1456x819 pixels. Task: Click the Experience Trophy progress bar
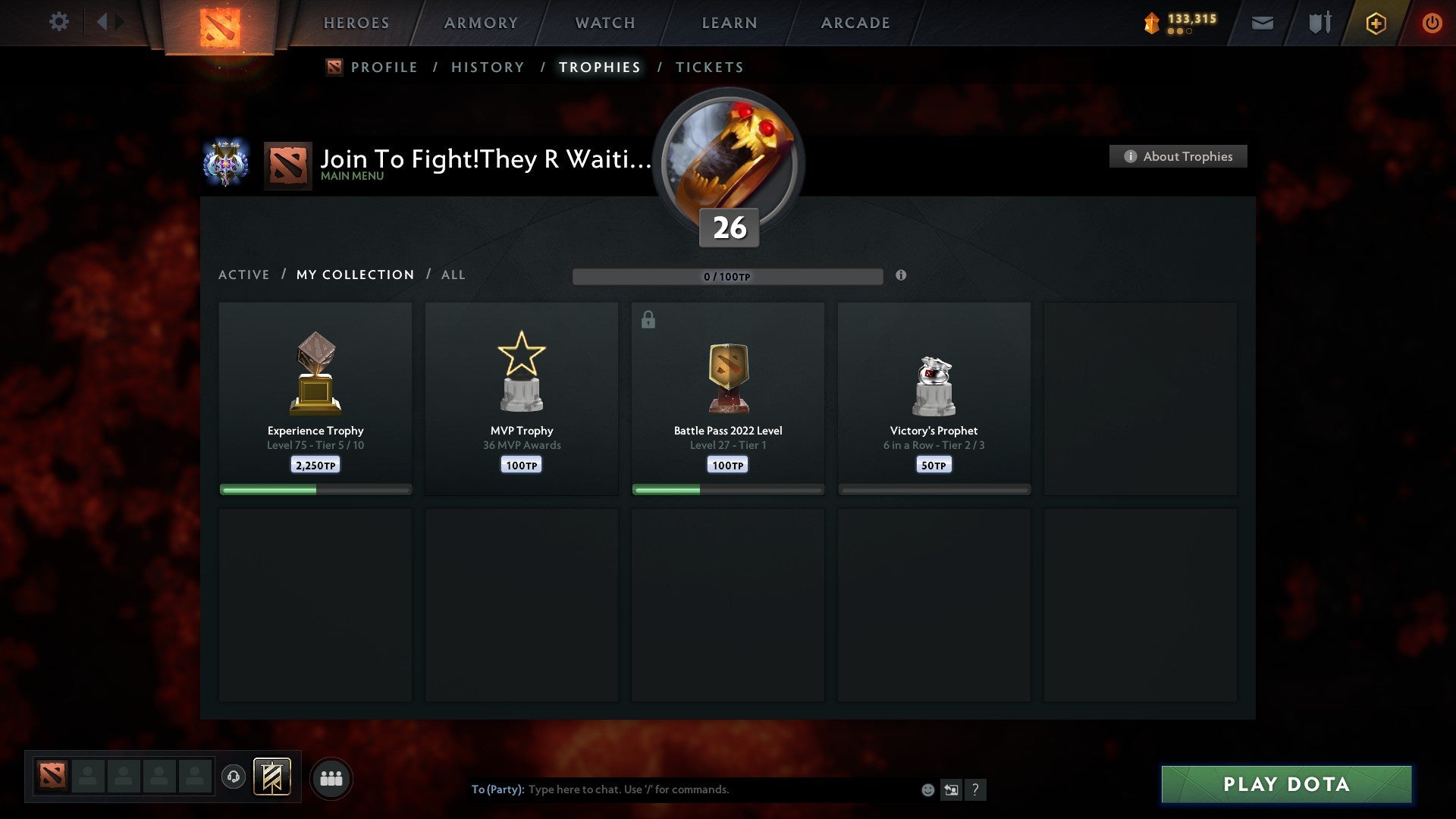(315, 489)
